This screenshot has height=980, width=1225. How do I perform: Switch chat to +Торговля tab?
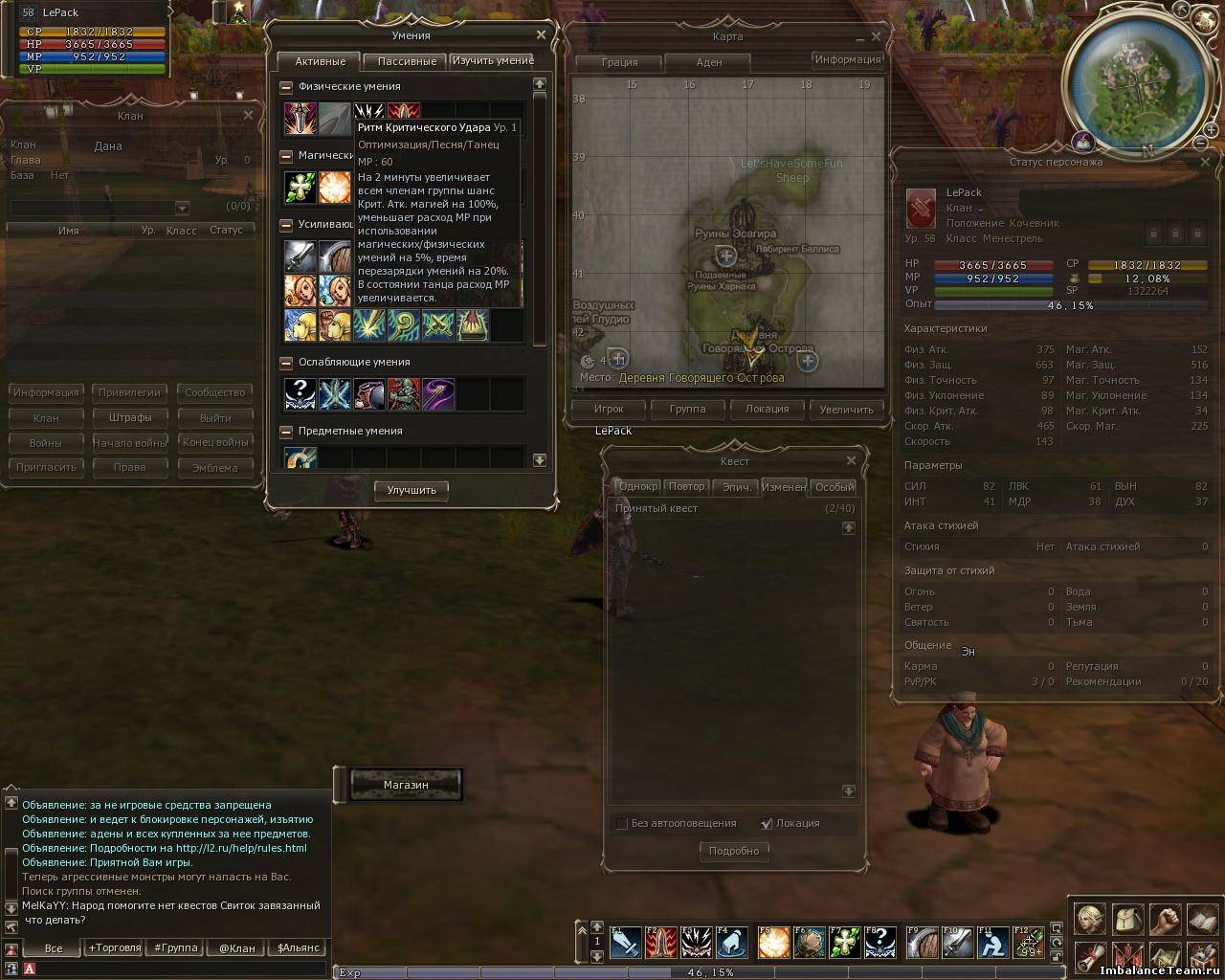pyautogui.click(x=114, y=947)
